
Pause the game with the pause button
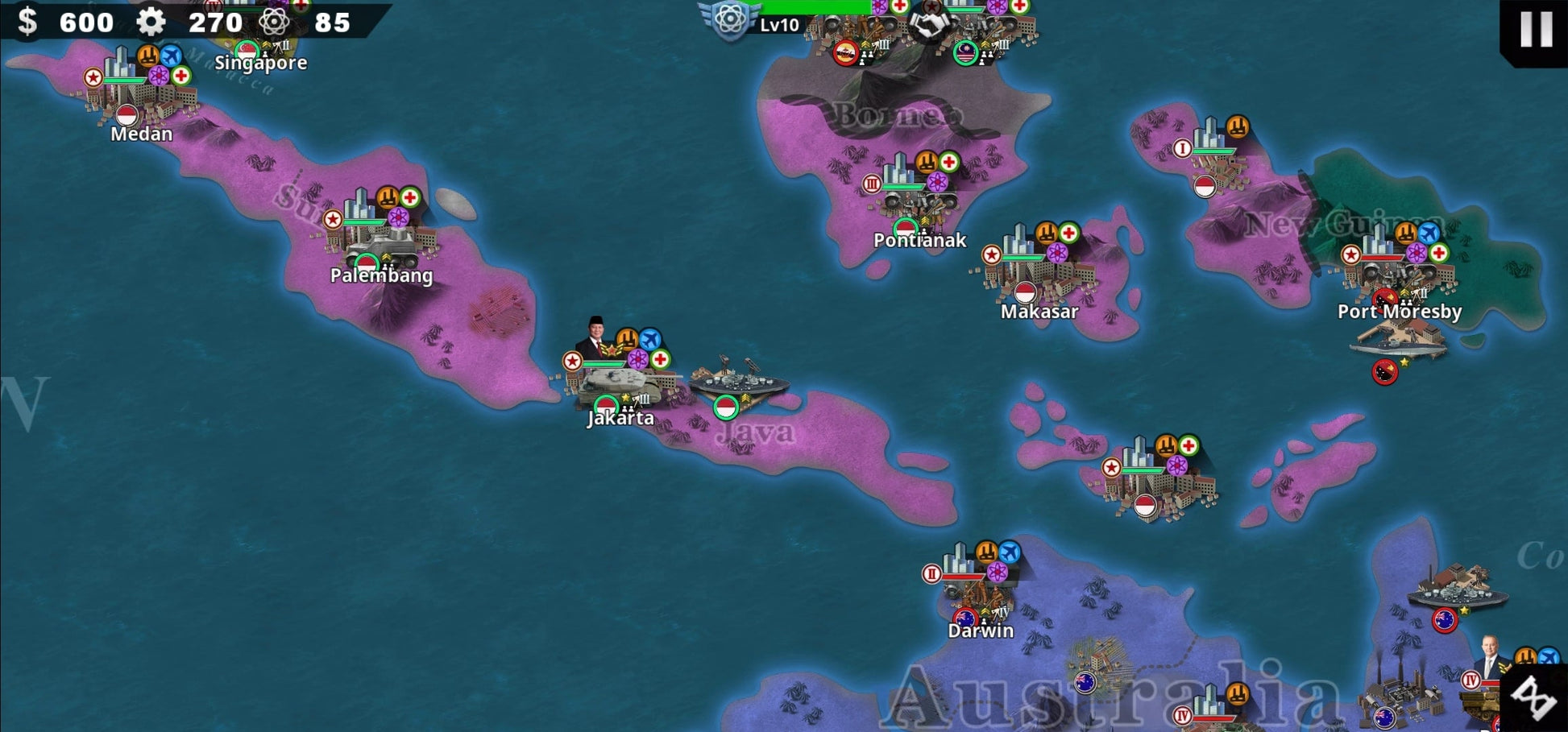pos(1535,29)
